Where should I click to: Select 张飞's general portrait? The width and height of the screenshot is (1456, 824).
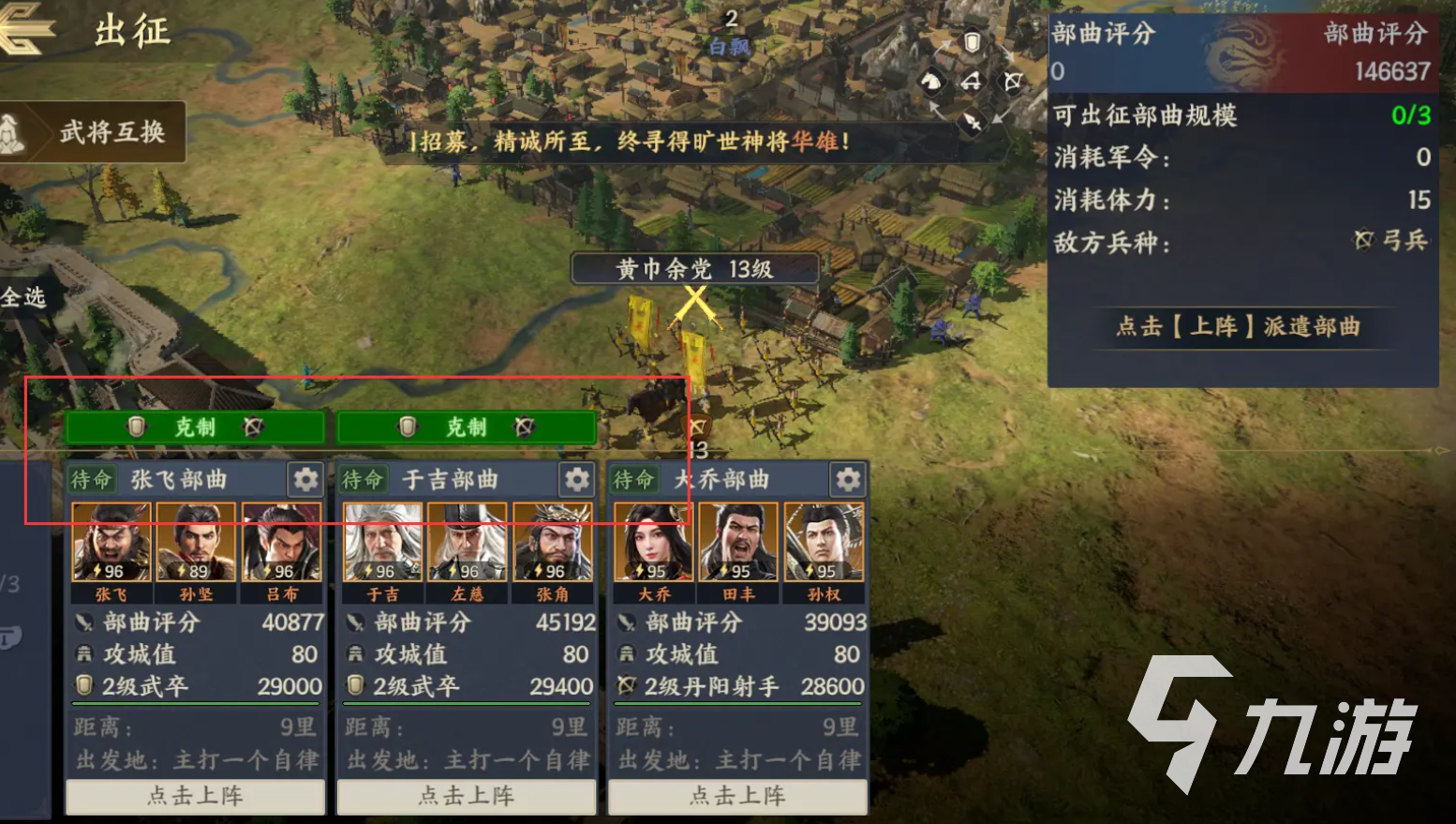click(110, 542)
